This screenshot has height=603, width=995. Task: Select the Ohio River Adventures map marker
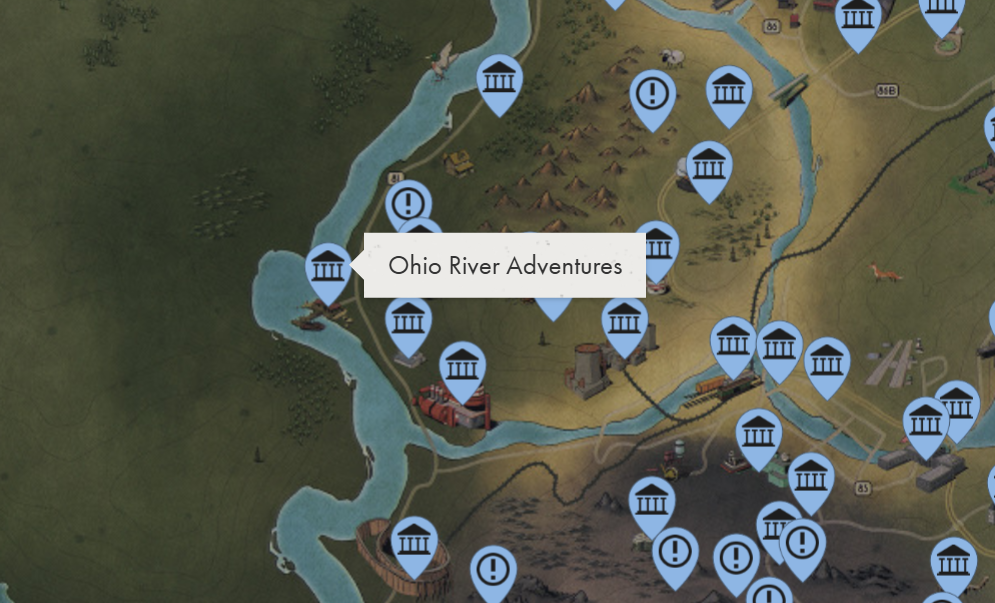tap(328, 268)
